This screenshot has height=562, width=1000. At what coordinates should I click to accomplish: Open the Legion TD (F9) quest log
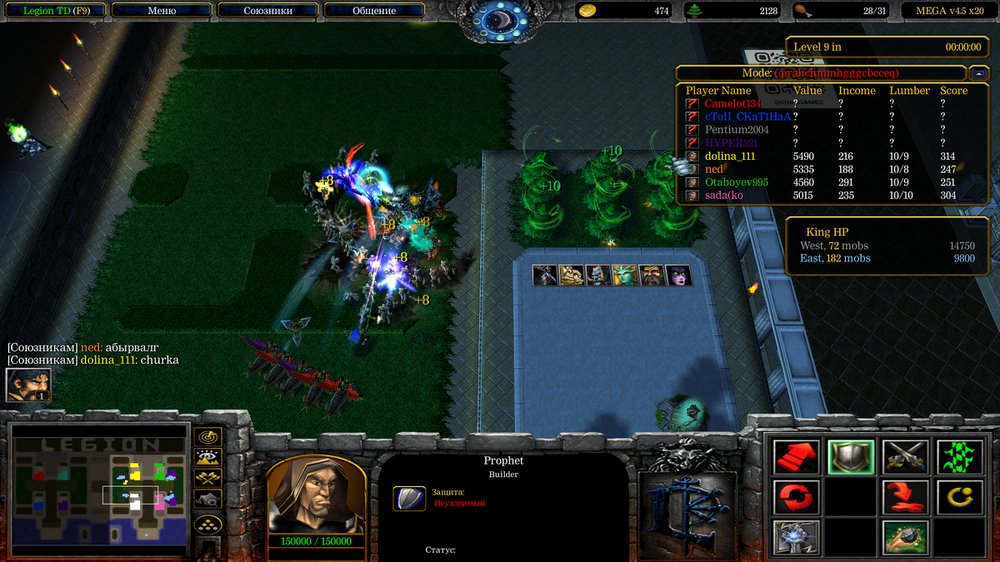(x=53, y=11)
